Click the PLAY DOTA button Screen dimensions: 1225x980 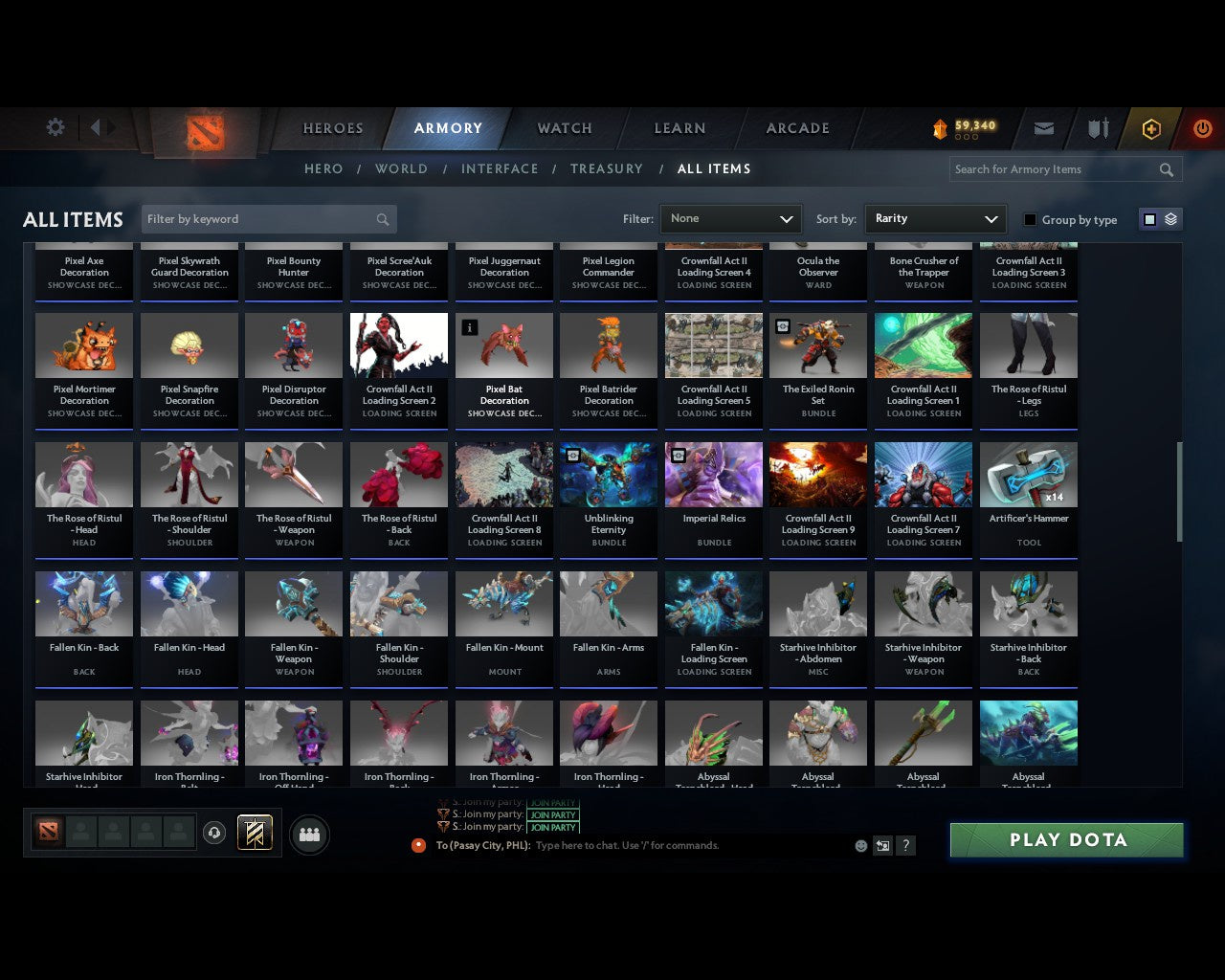click(x=1065, y=839)
